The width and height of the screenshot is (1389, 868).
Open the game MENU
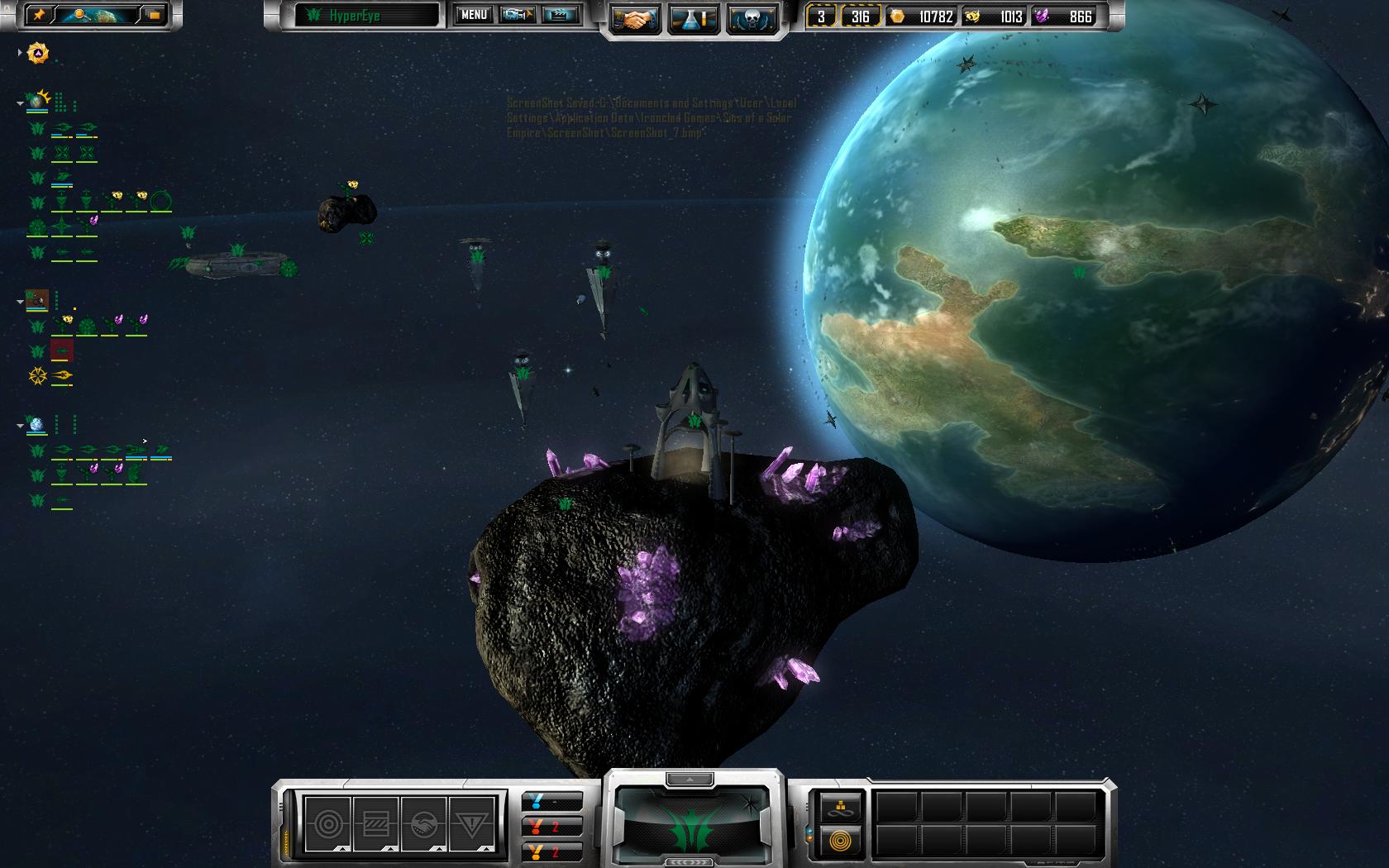click(474, 15)
